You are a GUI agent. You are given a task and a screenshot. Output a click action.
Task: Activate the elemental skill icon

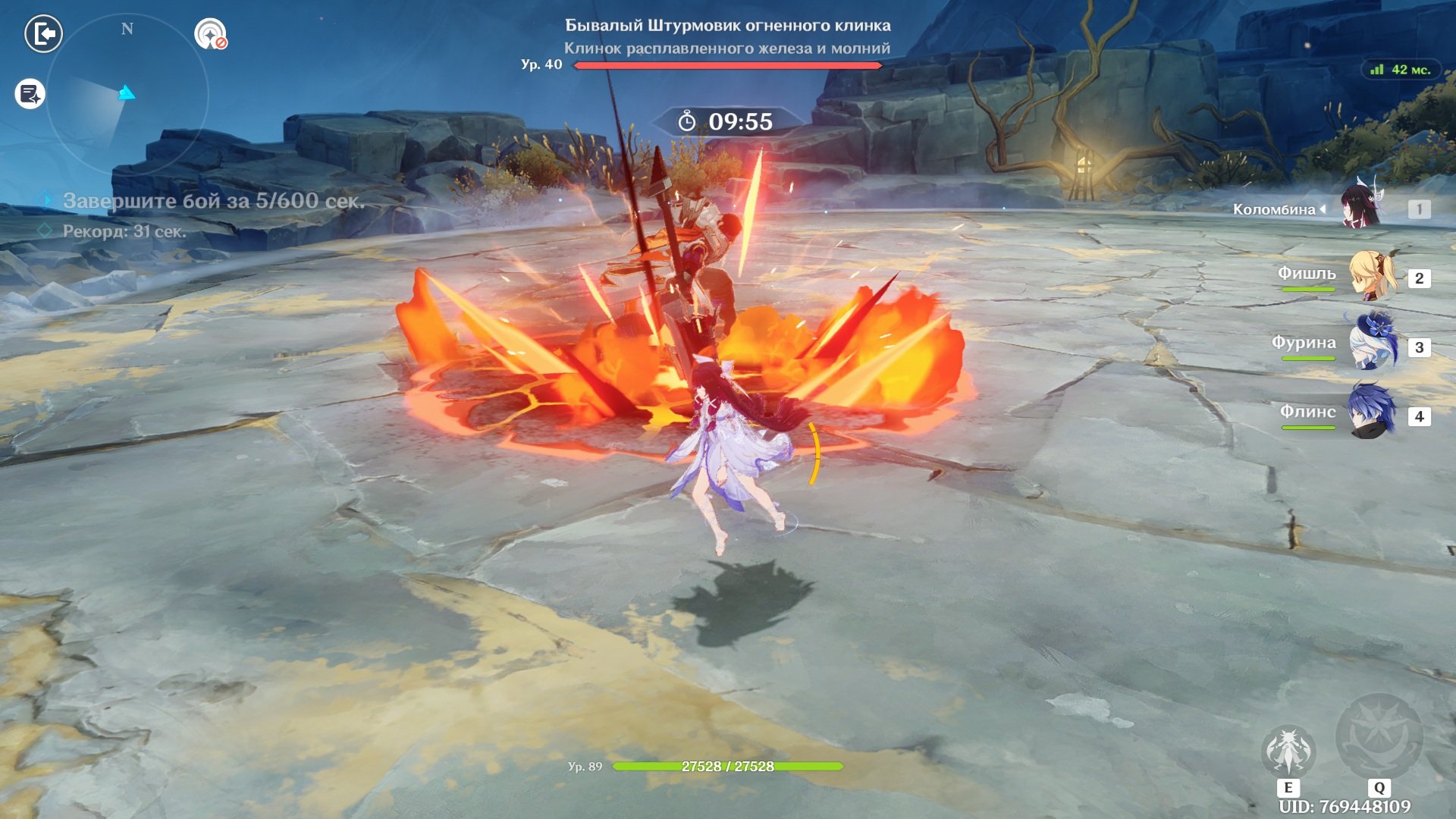1288,752
